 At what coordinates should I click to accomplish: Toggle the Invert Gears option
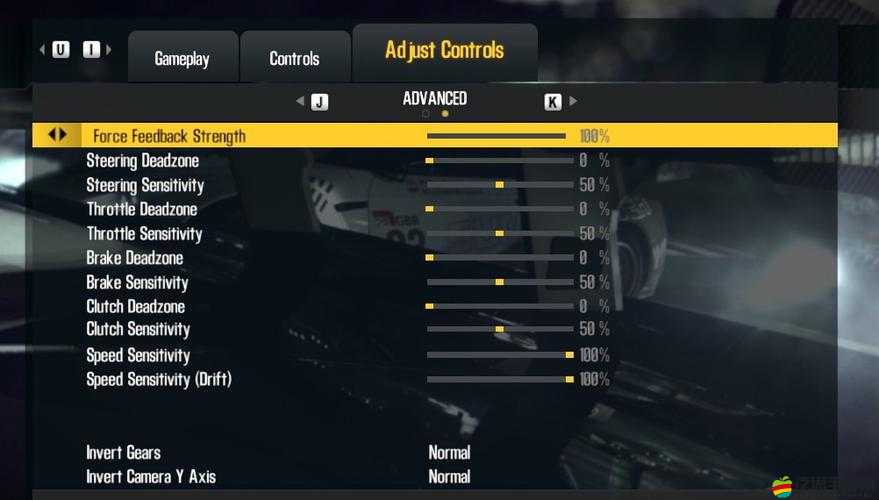click(x=449, y=453)
